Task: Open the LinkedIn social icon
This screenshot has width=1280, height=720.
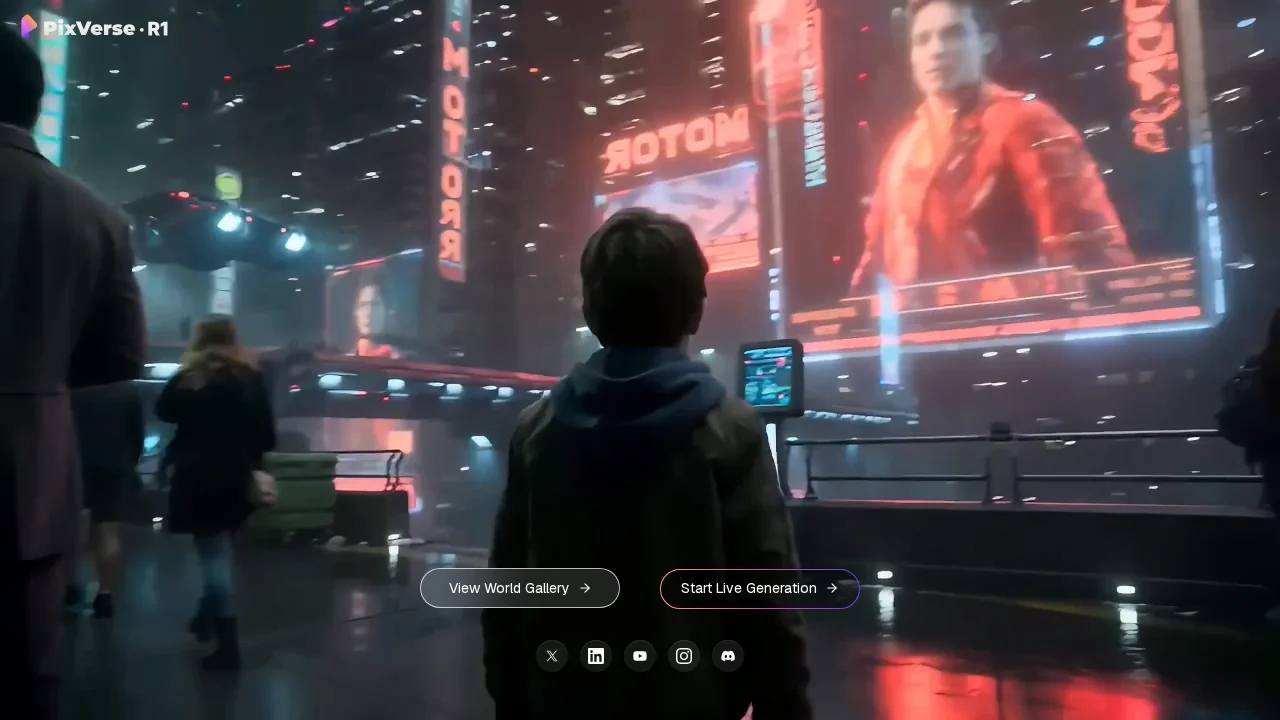Action: pyautogui.click(x=596, y=656)
